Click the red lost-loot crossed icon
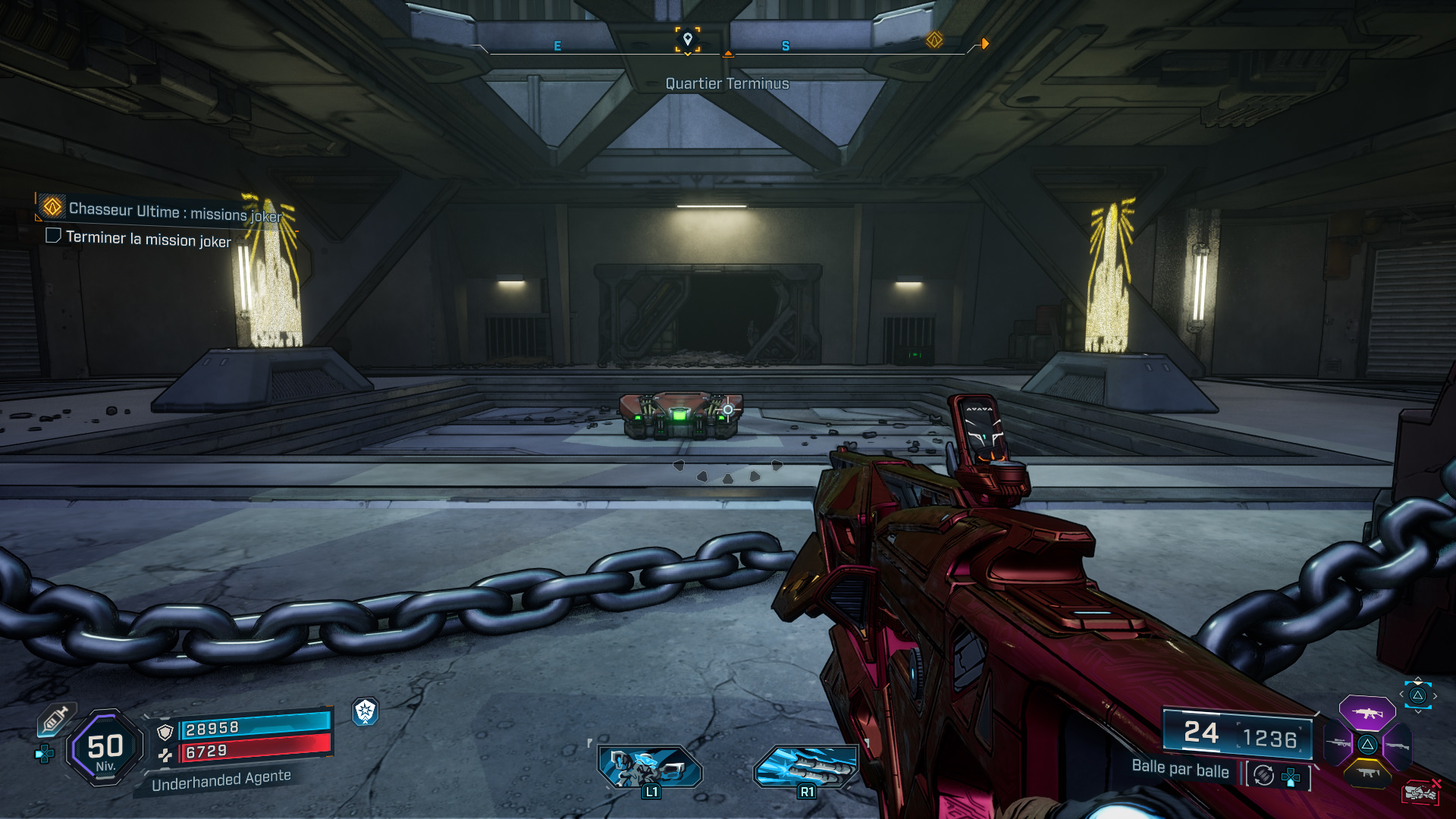The image size is (1456, 819). pos(1422,791)
